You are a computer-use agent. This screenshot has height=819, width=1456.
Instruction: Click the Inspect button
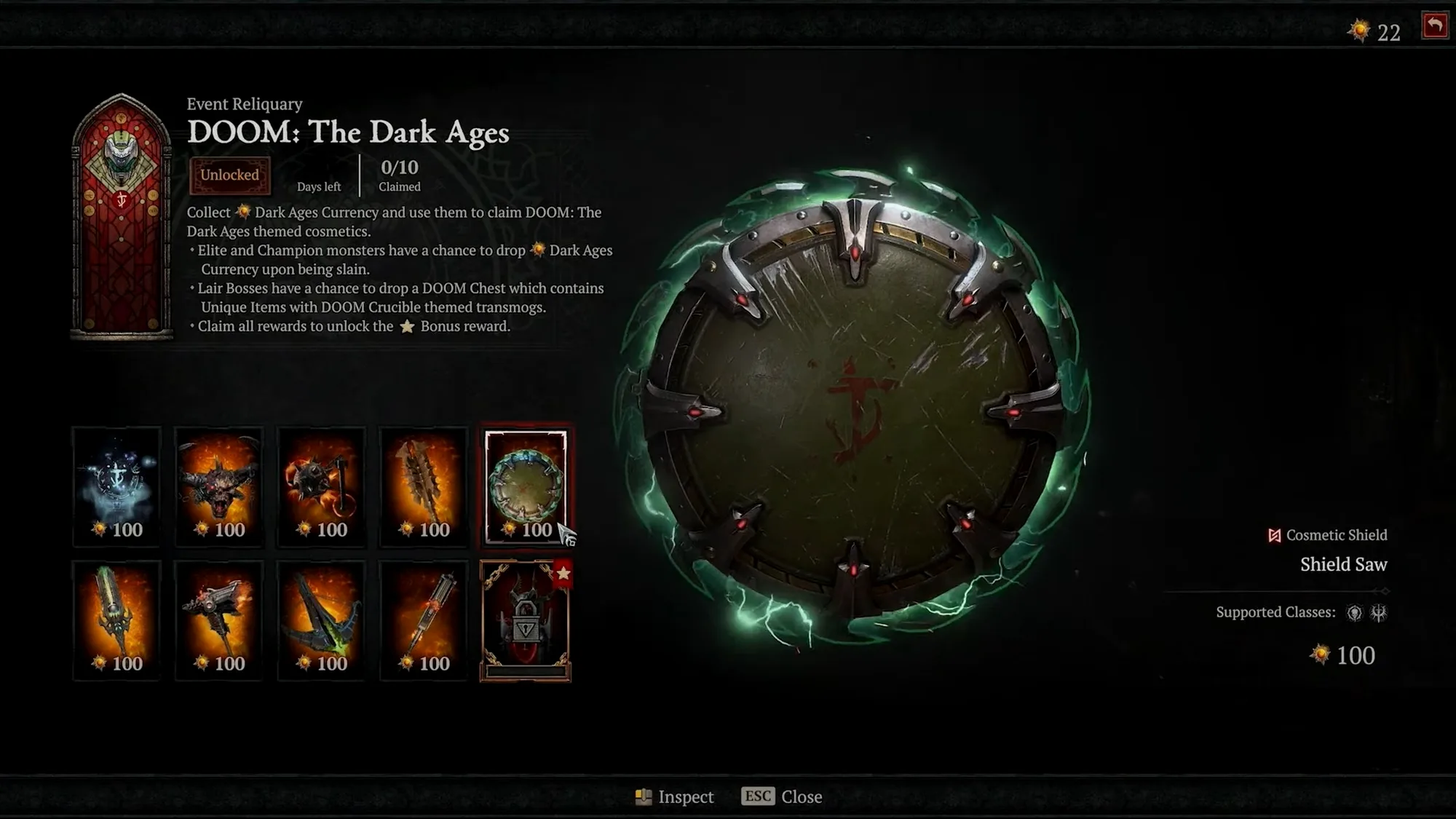point(675,797)
